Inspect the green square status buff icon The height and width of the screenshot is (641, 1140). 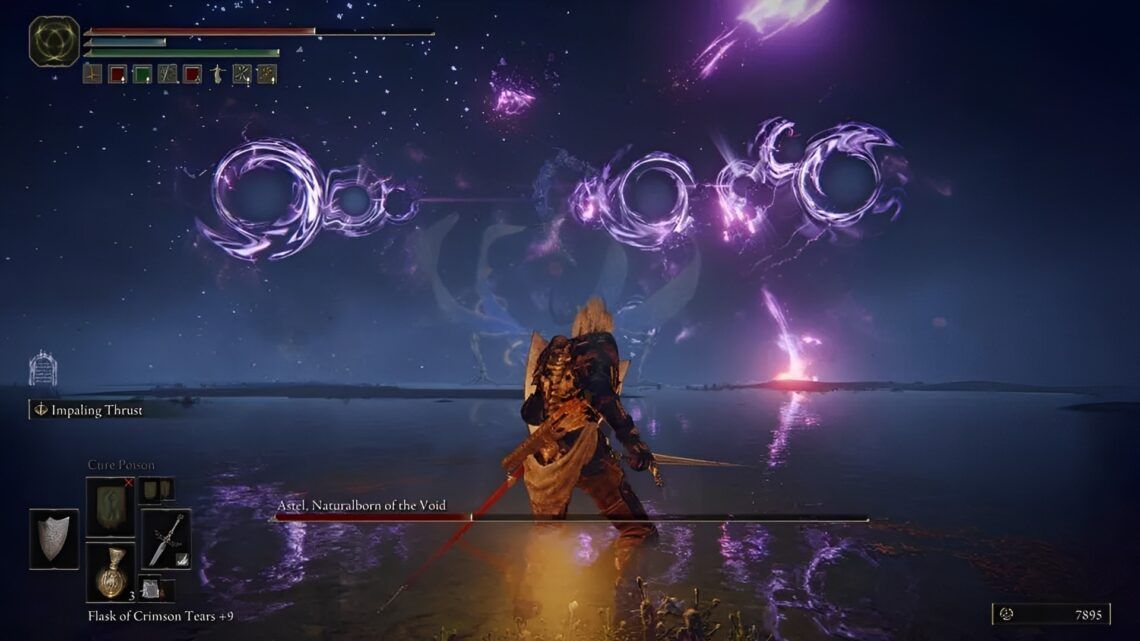[142, 73]
